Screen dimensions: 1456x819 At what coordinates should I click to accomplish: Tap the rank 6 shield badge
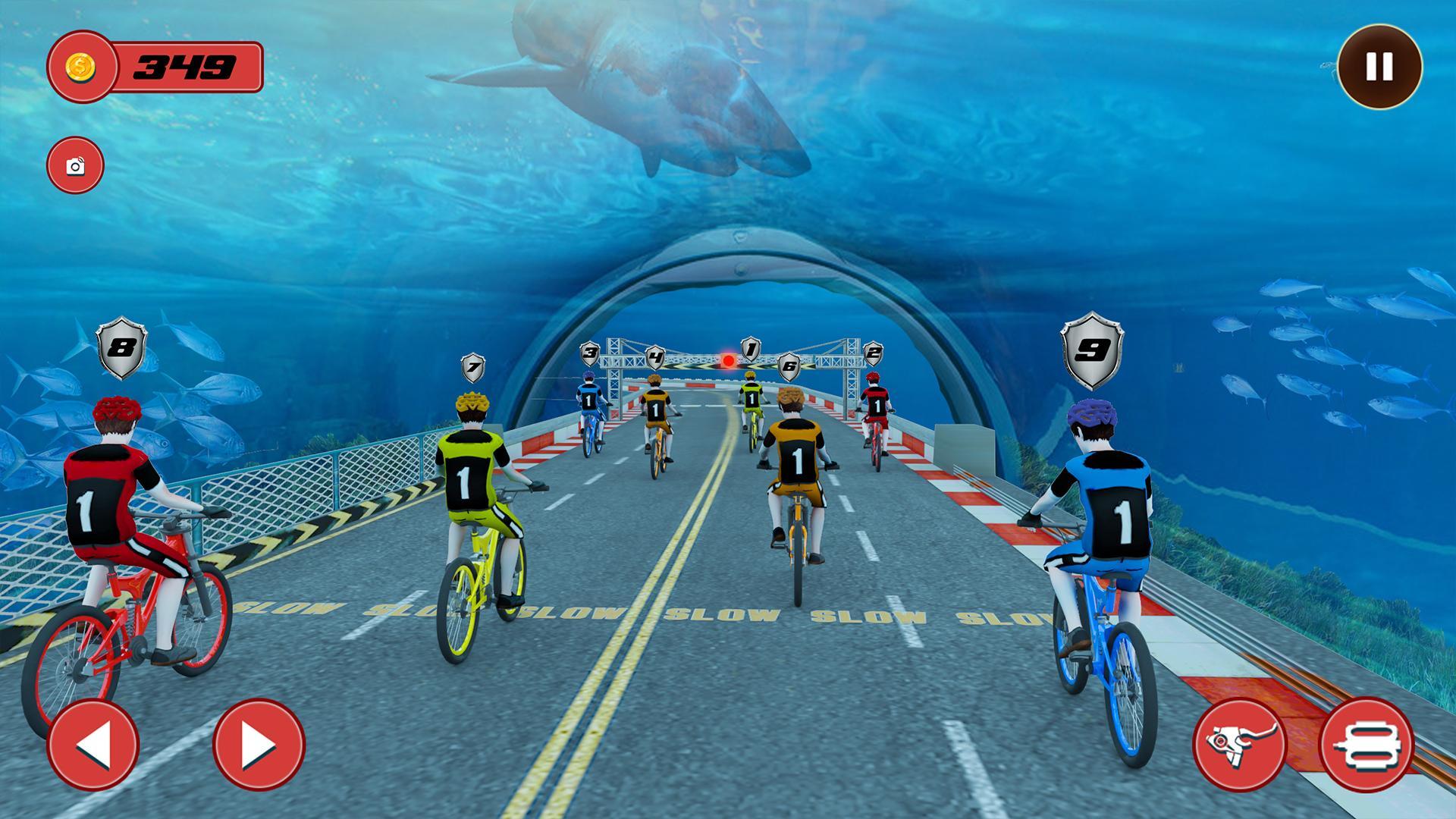(x=789, y=366)
